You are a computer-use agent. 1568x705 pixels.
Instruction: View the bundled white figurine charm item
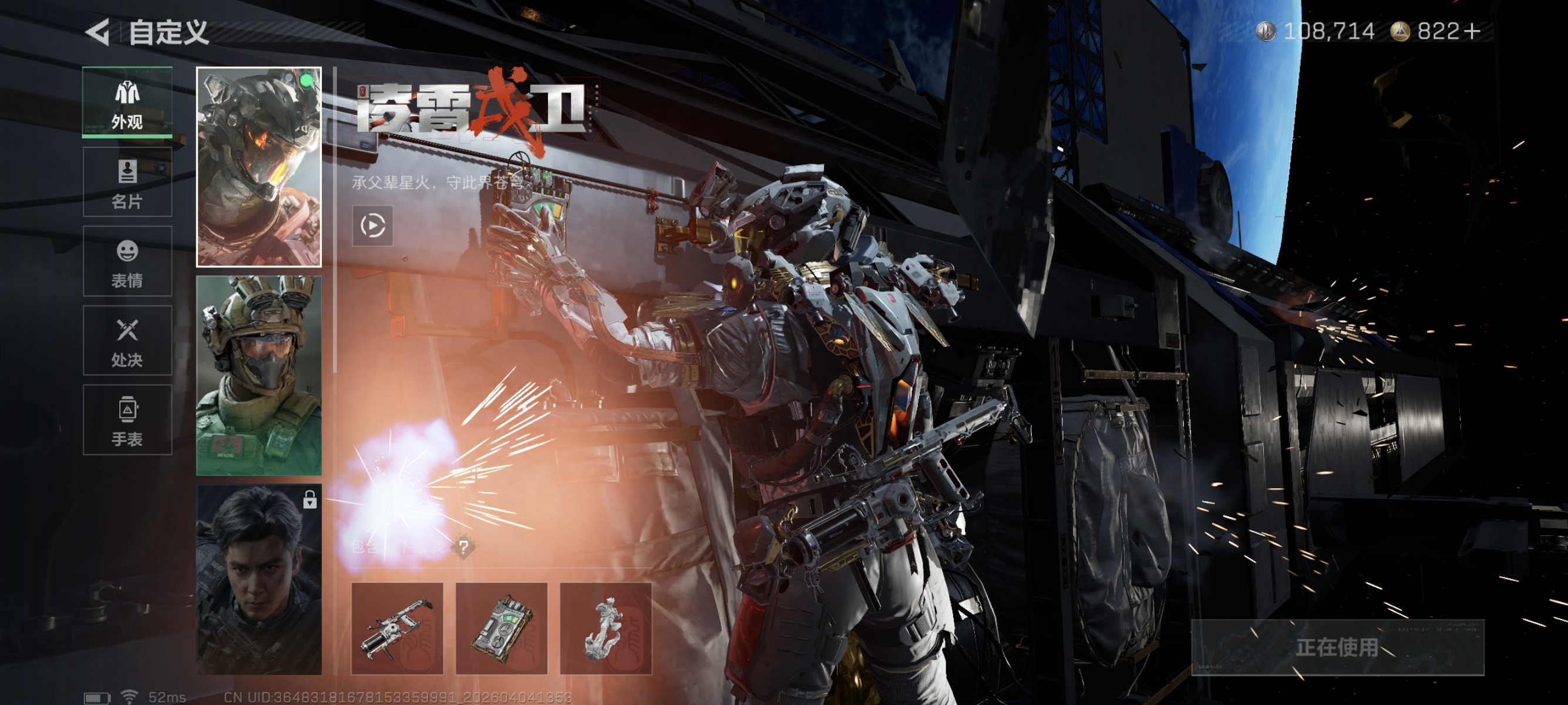coord(605,628)
